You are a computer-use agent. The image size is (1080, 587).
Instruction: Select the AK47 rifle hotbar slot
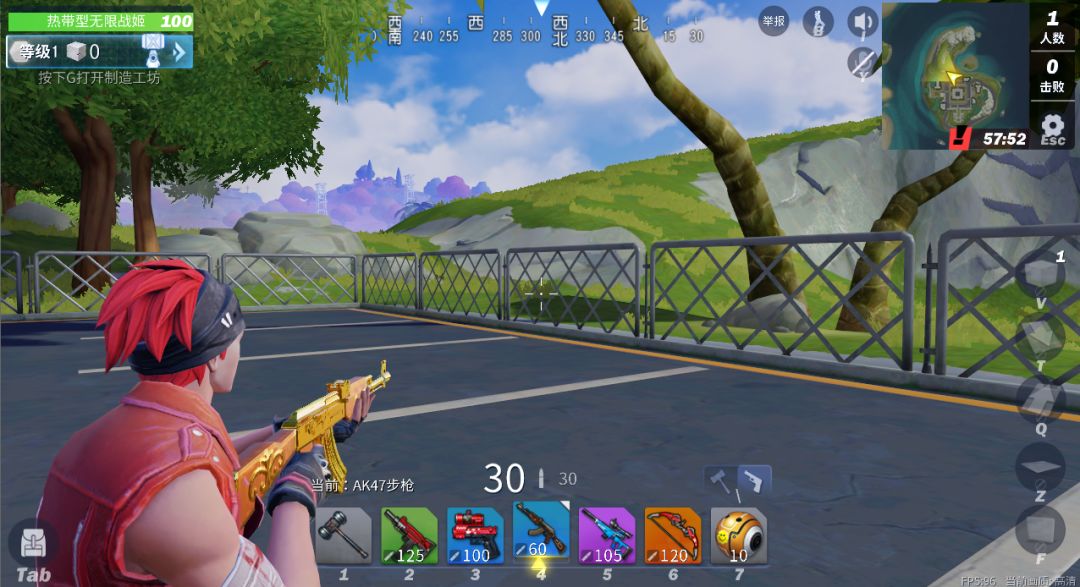click(541, 531)
